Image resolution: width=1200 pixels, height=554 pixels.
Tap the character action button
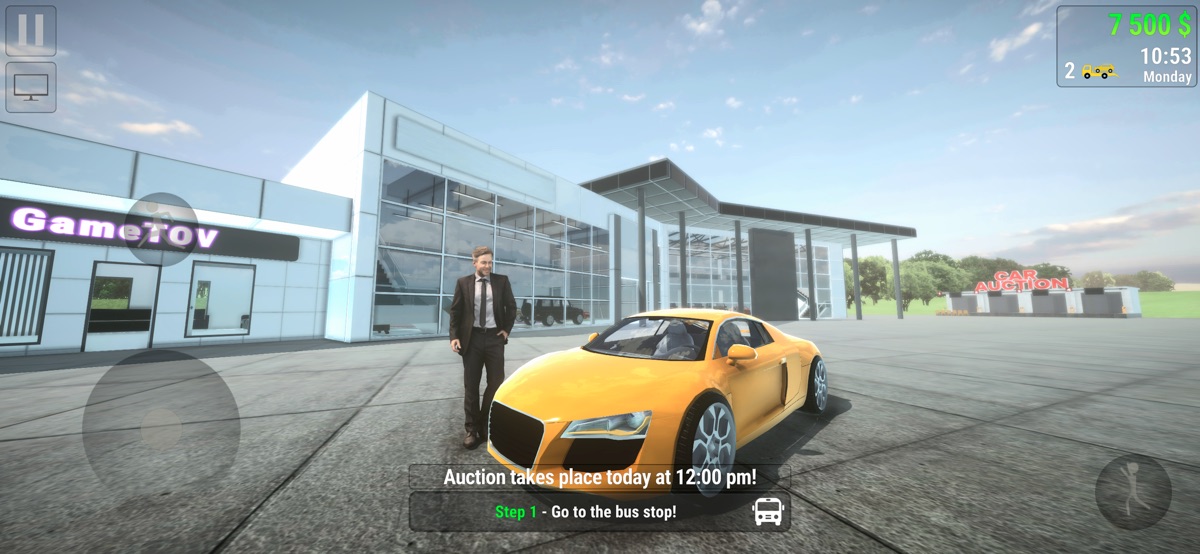click(1133, 491)
